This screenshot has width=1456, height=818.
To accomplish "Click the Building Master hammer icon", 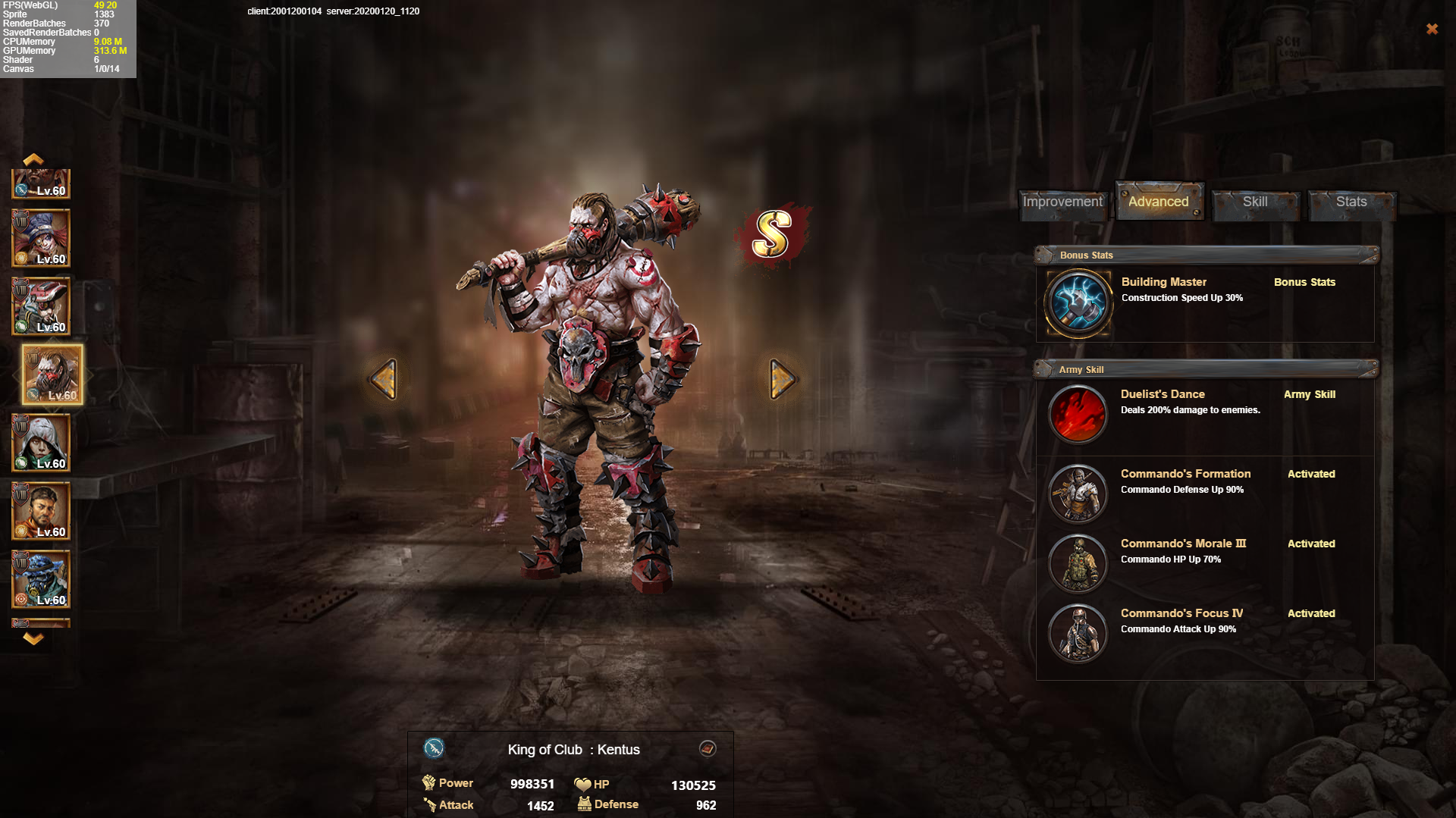I will click(x=1078, y=303).
